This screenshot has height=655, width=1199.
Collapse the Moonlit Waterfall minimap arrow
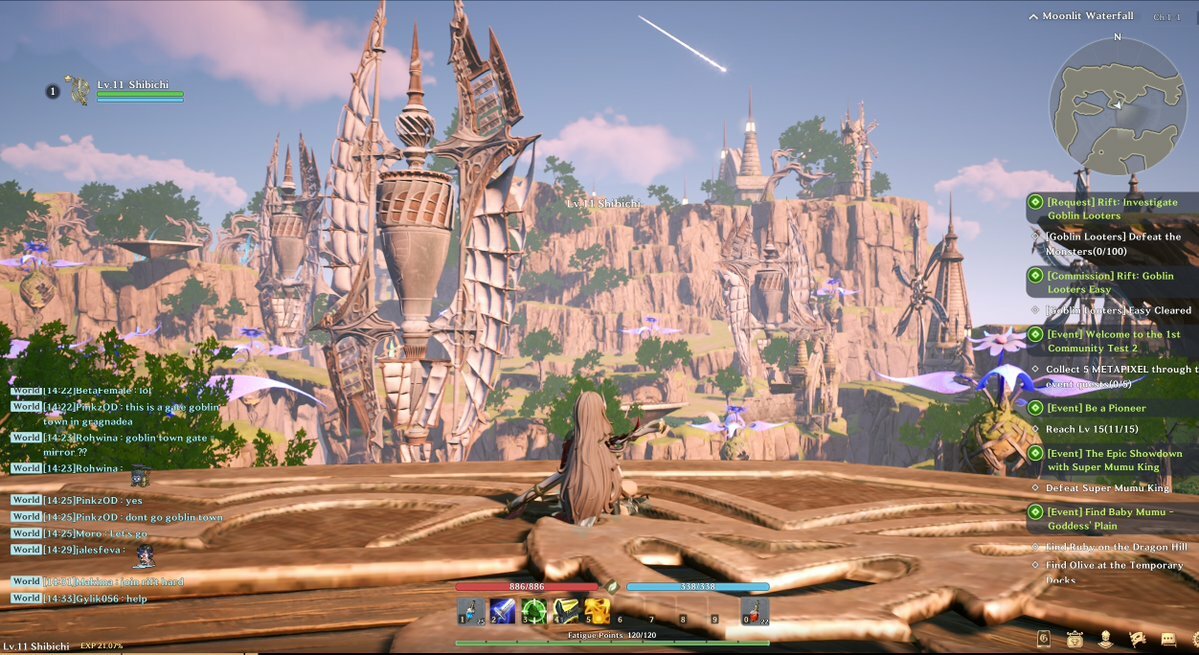(1033, 16)
